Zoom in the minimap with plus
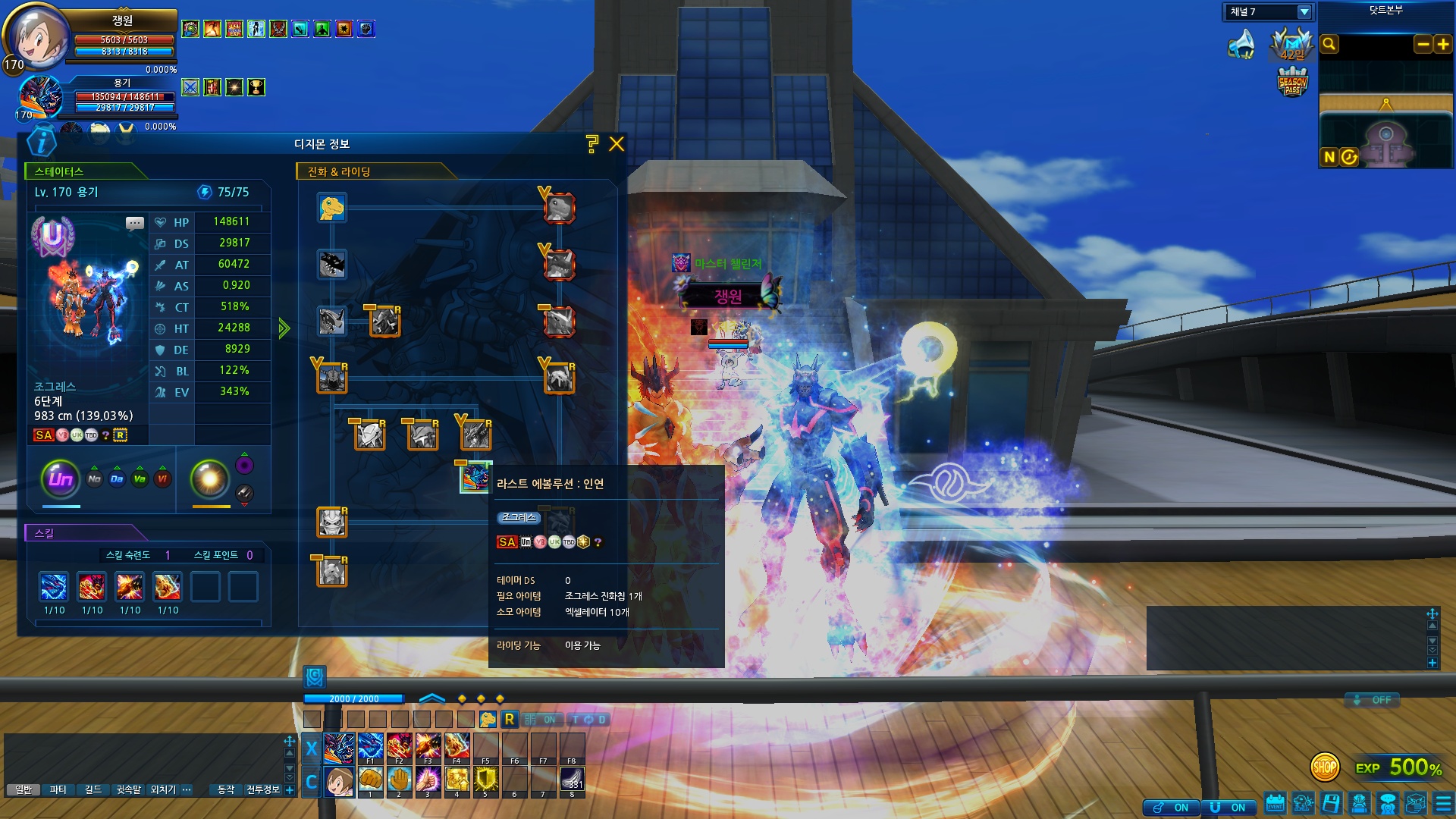Viewport: 1456px width, 819px height. tap(1442, 45)
